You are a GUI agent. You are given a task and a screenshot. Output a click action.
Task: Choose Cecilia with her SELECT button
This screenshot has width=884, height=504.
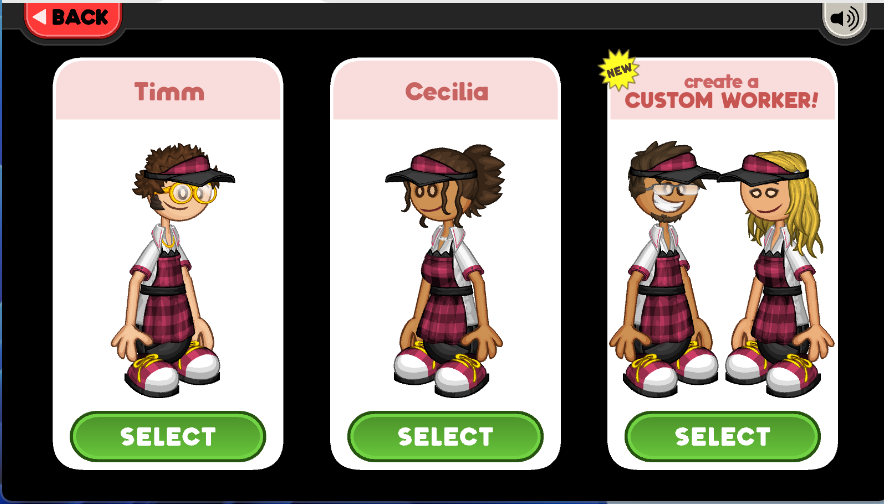(445, 437)
